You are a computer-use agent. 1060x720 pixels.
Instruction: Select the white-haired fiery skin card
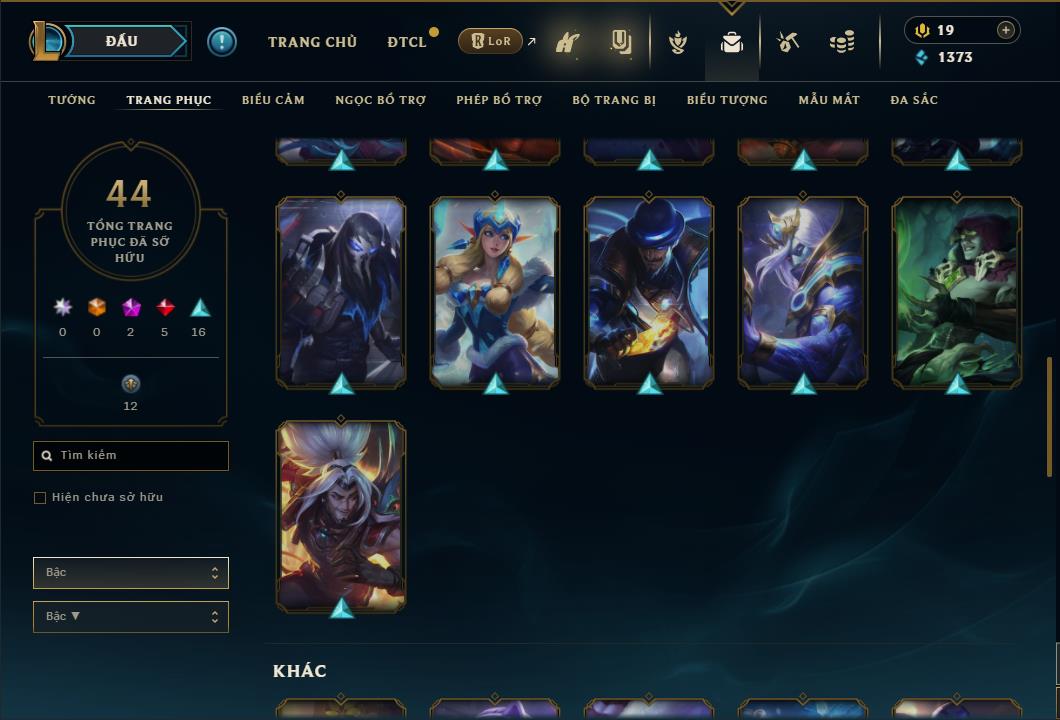pyautogui.click(x=341, y=515)
